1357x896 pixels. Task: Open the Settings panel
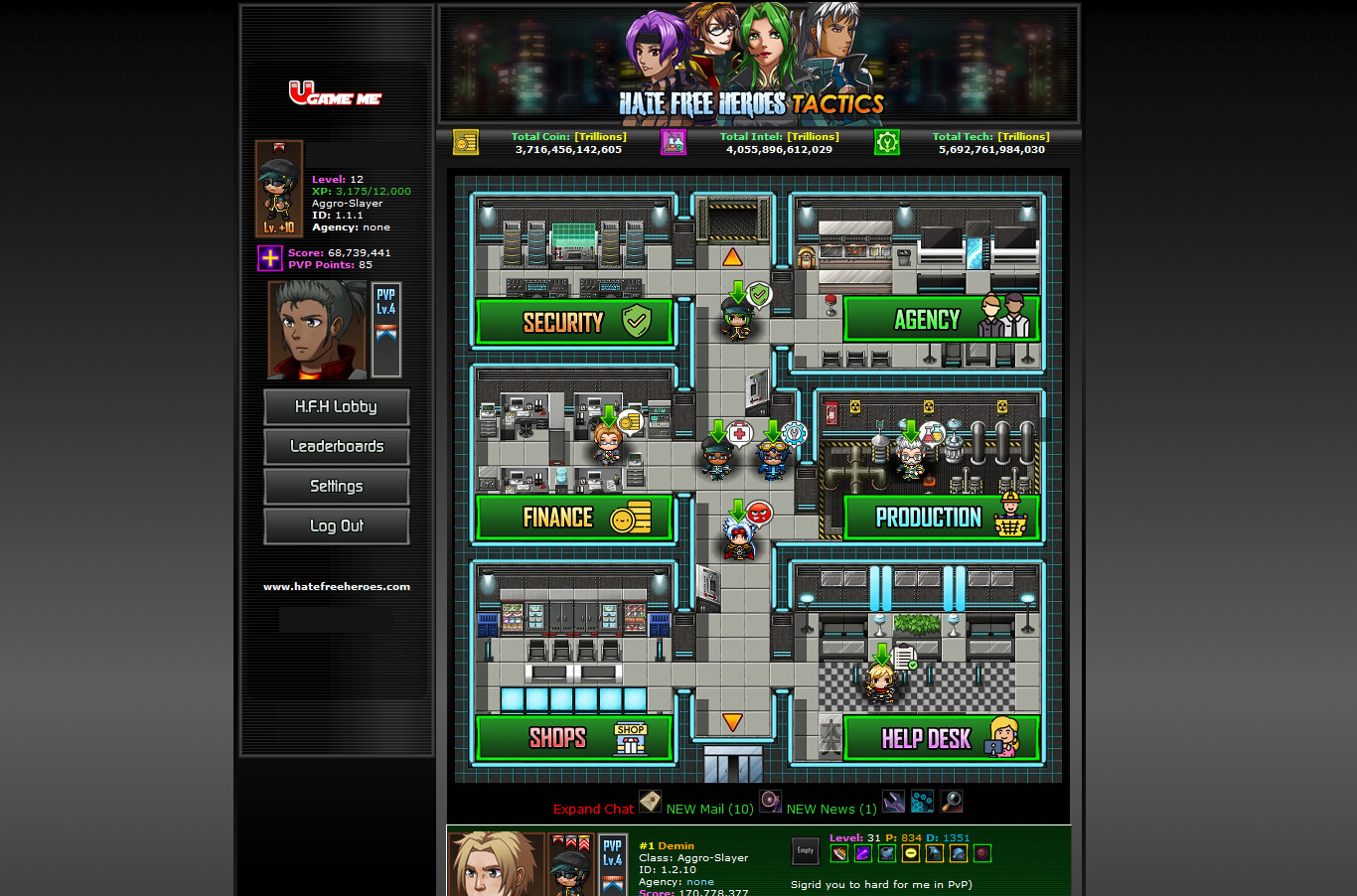[336, 486]
